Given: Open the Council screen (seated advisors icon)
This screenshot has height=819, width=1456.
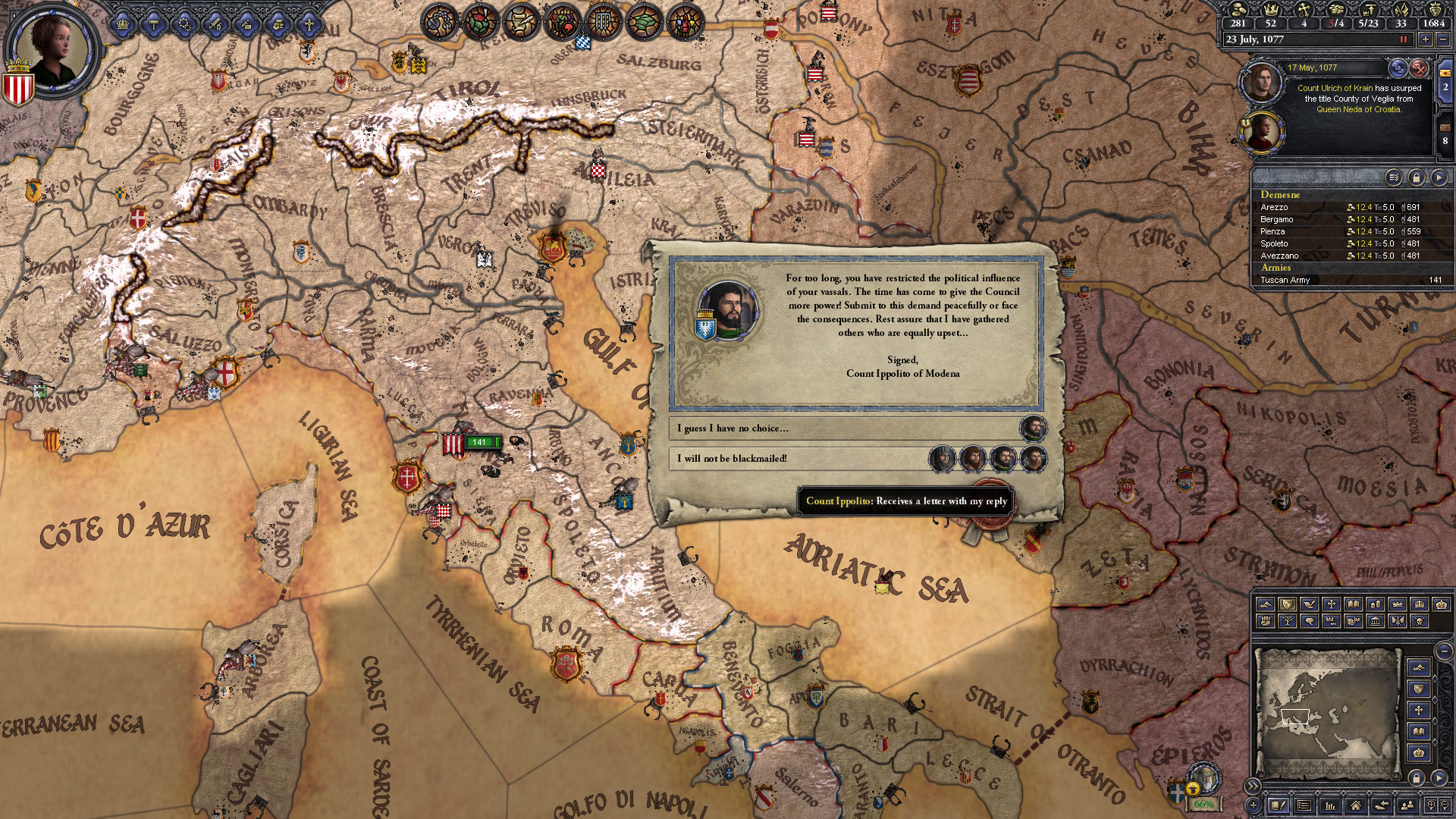Looking at the screenshot, I should point(562,20).
